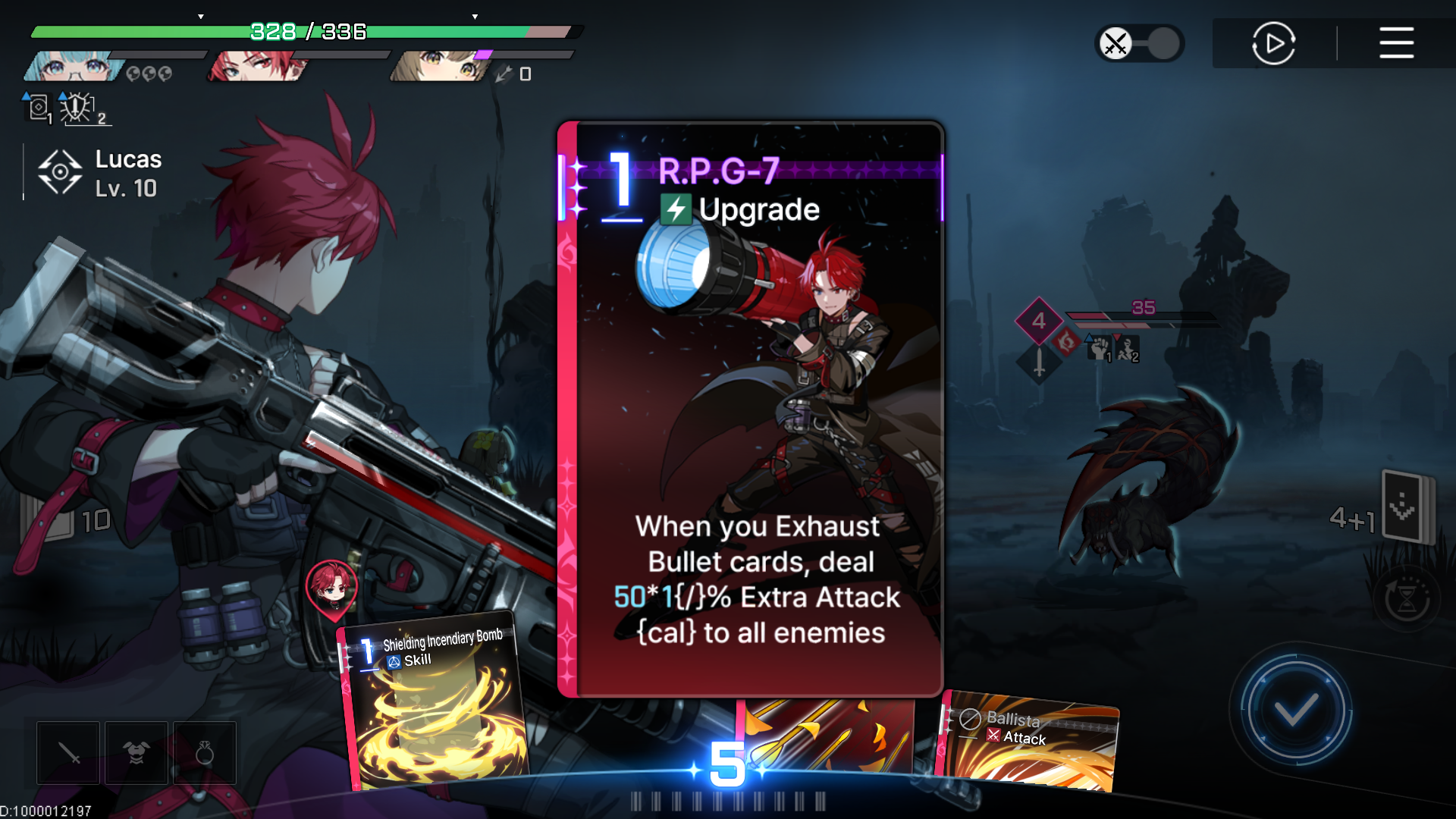Toggle the crossed-swords battle speed switch

pos(1139,43)
